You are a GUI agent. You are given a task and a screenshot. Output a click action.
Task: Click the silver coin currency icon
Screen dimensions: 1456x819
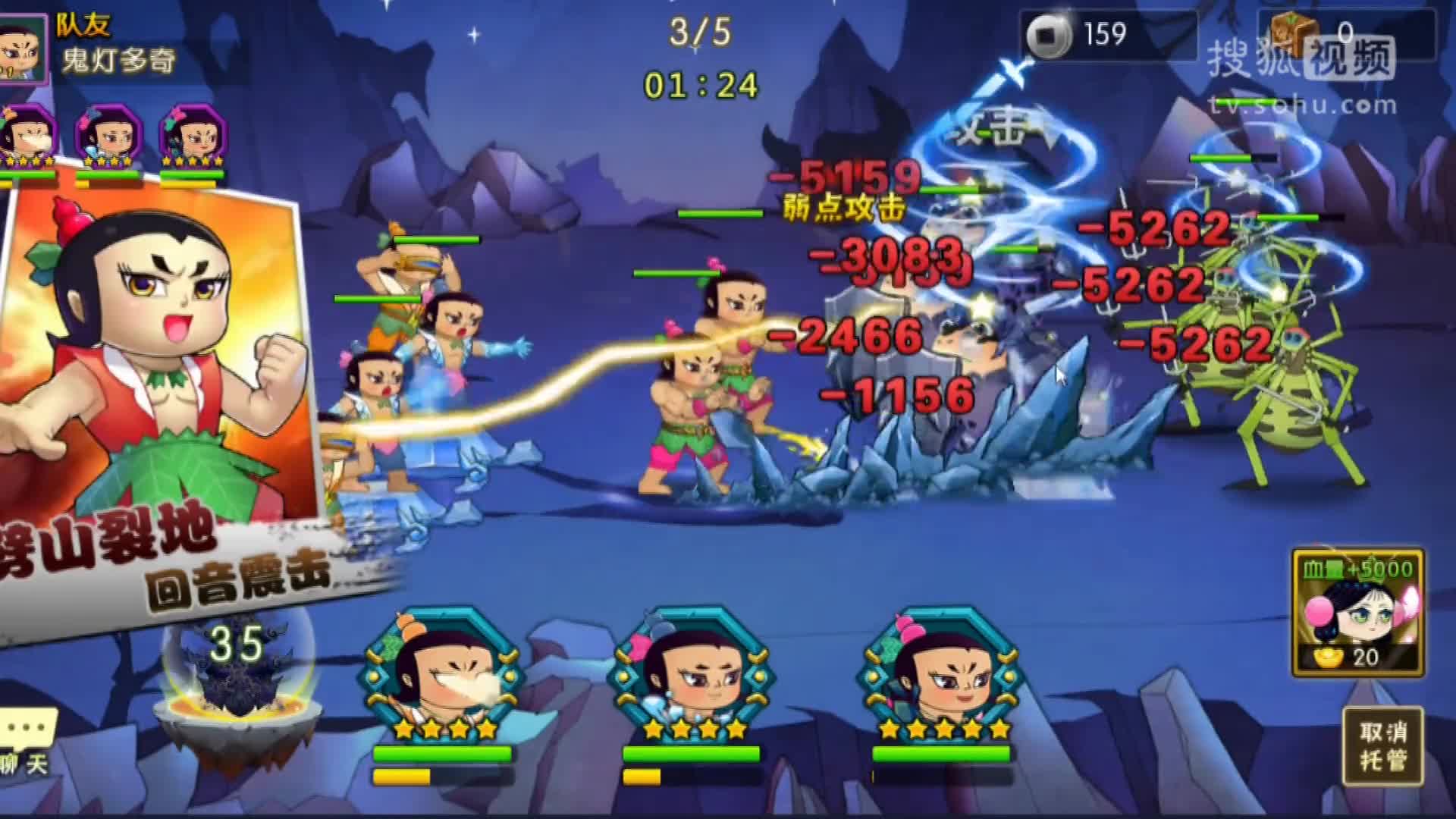click(x=1049, y=35)
